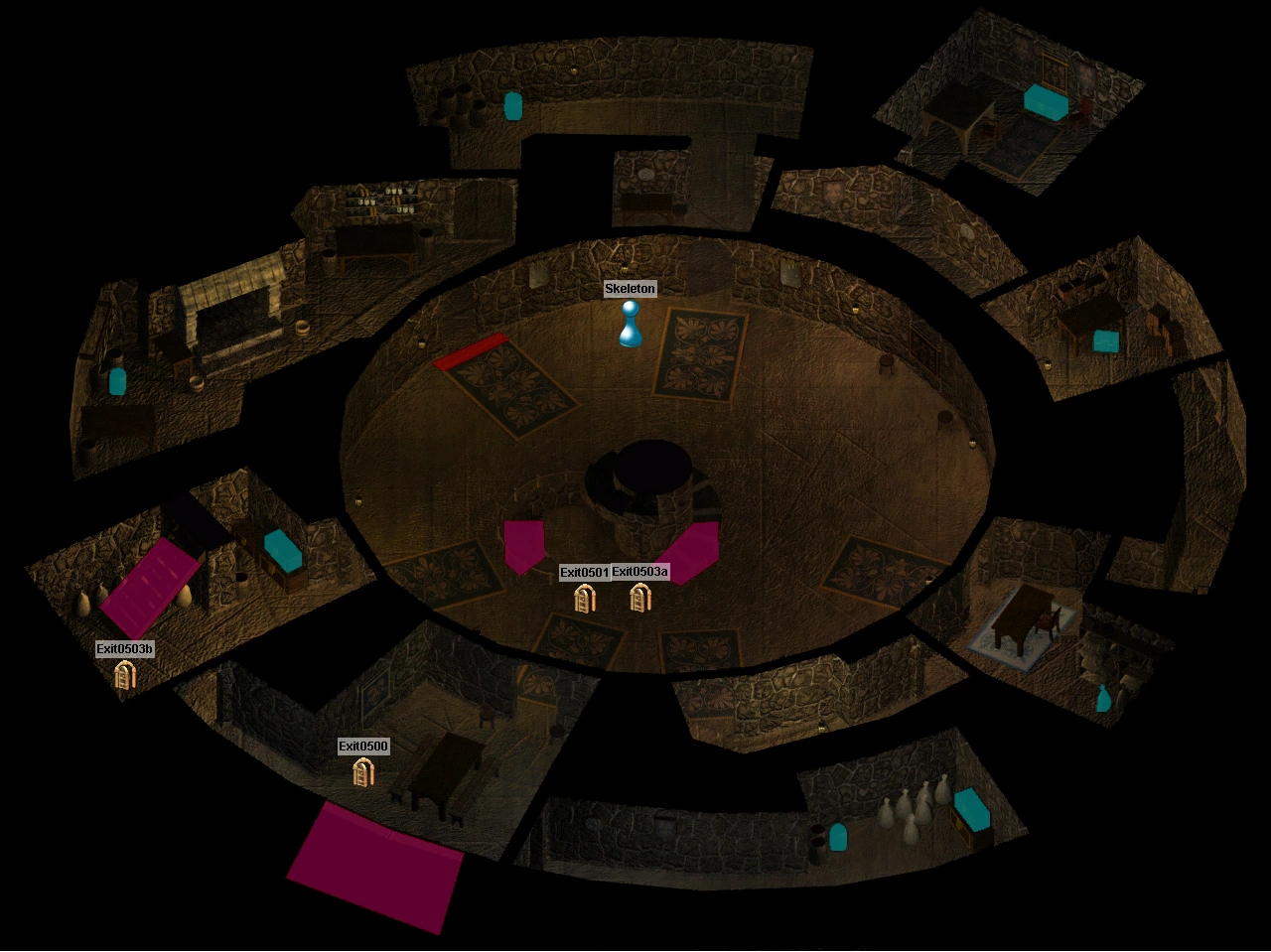Click the teal container near the northern barrels
This screenshot has height=952, width=1271.
tap(513, 106)
